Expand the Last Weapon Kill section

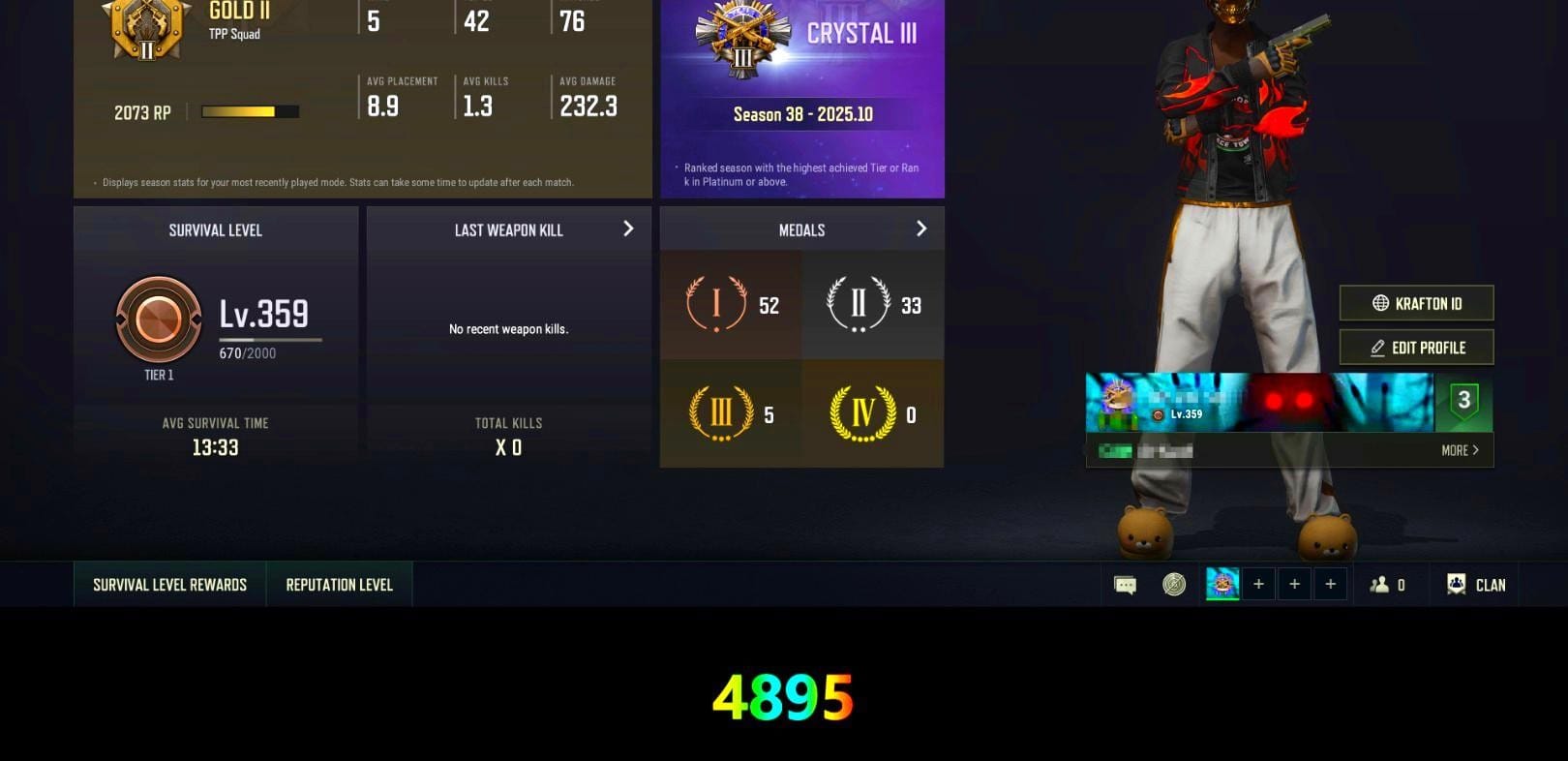628,229
